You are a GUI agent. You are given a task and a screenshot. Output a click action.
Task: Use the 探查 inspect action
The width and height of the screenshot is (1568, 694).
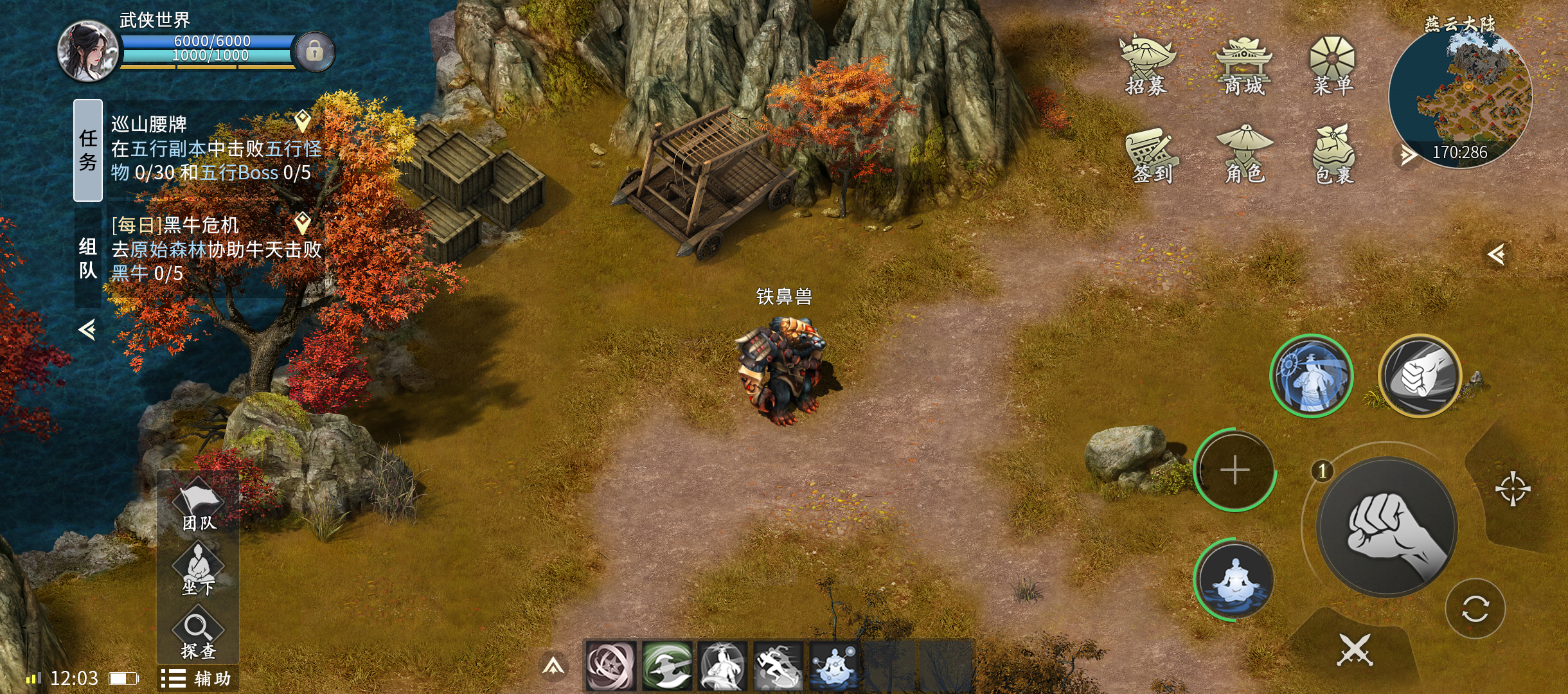coord(199,635)
